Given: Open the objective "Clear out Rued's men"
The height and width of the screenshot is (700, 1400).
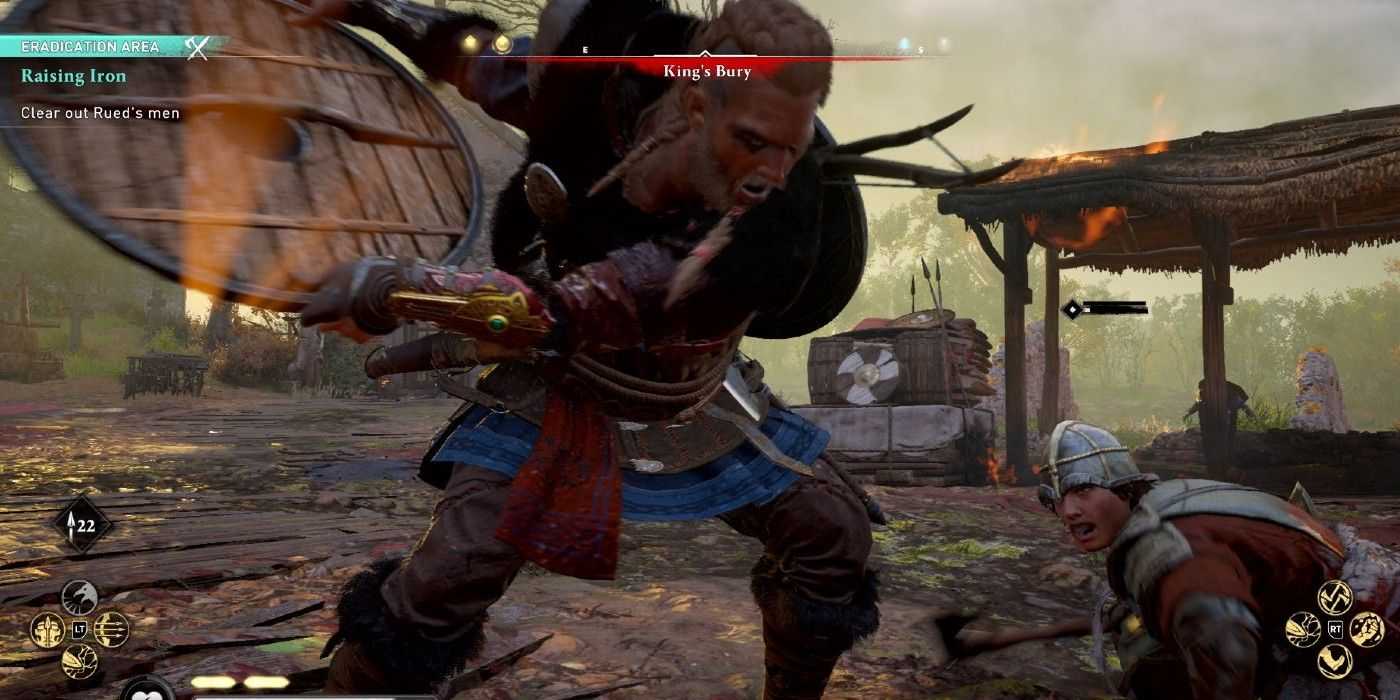Looking at the screenshot, I should [100, 113].
